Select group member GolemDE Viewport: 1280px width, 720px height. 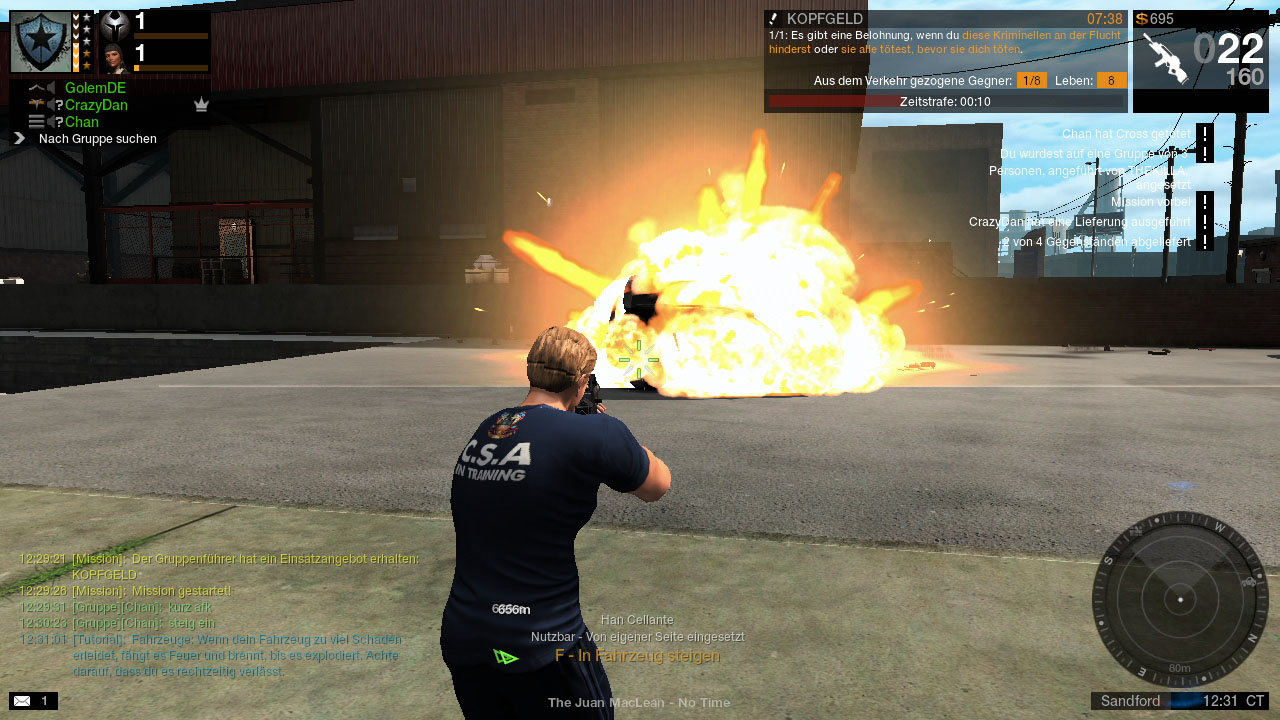[95, 88]
